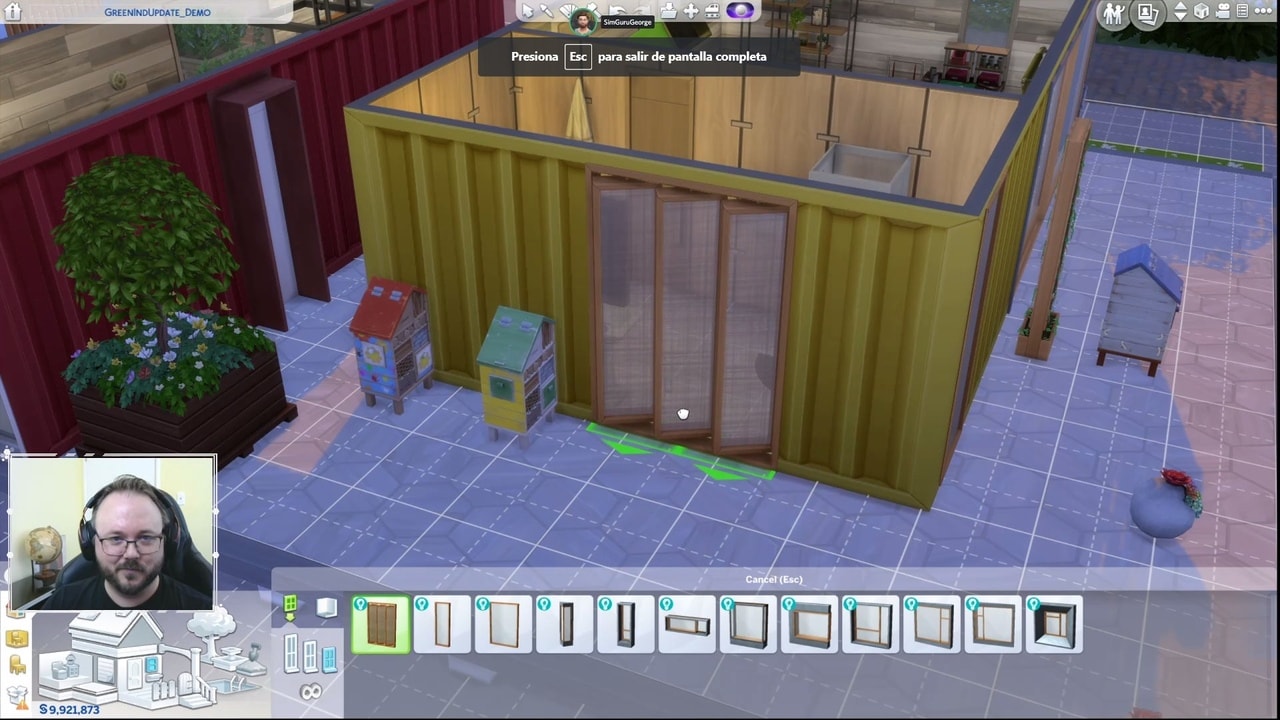Go up one floor level
This screenshot has height=720, width=1280.
1181,8
